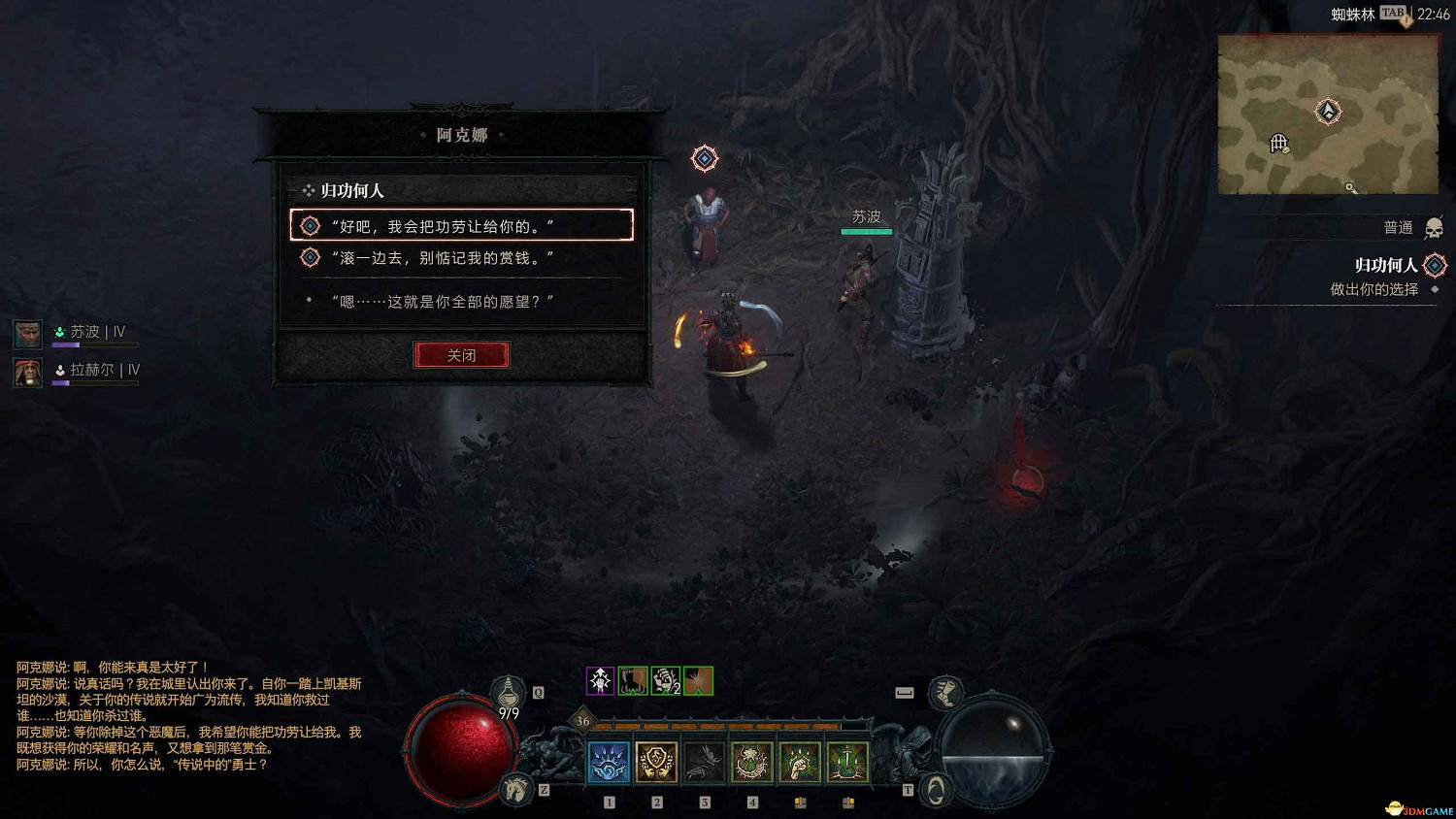Click the purple buff icon above the hotbar
Screen dimensions: 1456x819
point(599,681)
